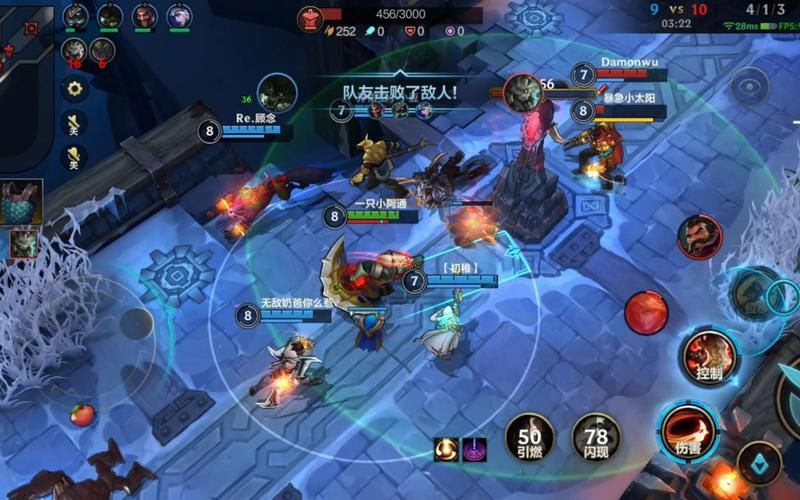This screenshot has height=500, width=800.
Task: Cast the 闪现 flash summoner spell
Action: point(596,438)
